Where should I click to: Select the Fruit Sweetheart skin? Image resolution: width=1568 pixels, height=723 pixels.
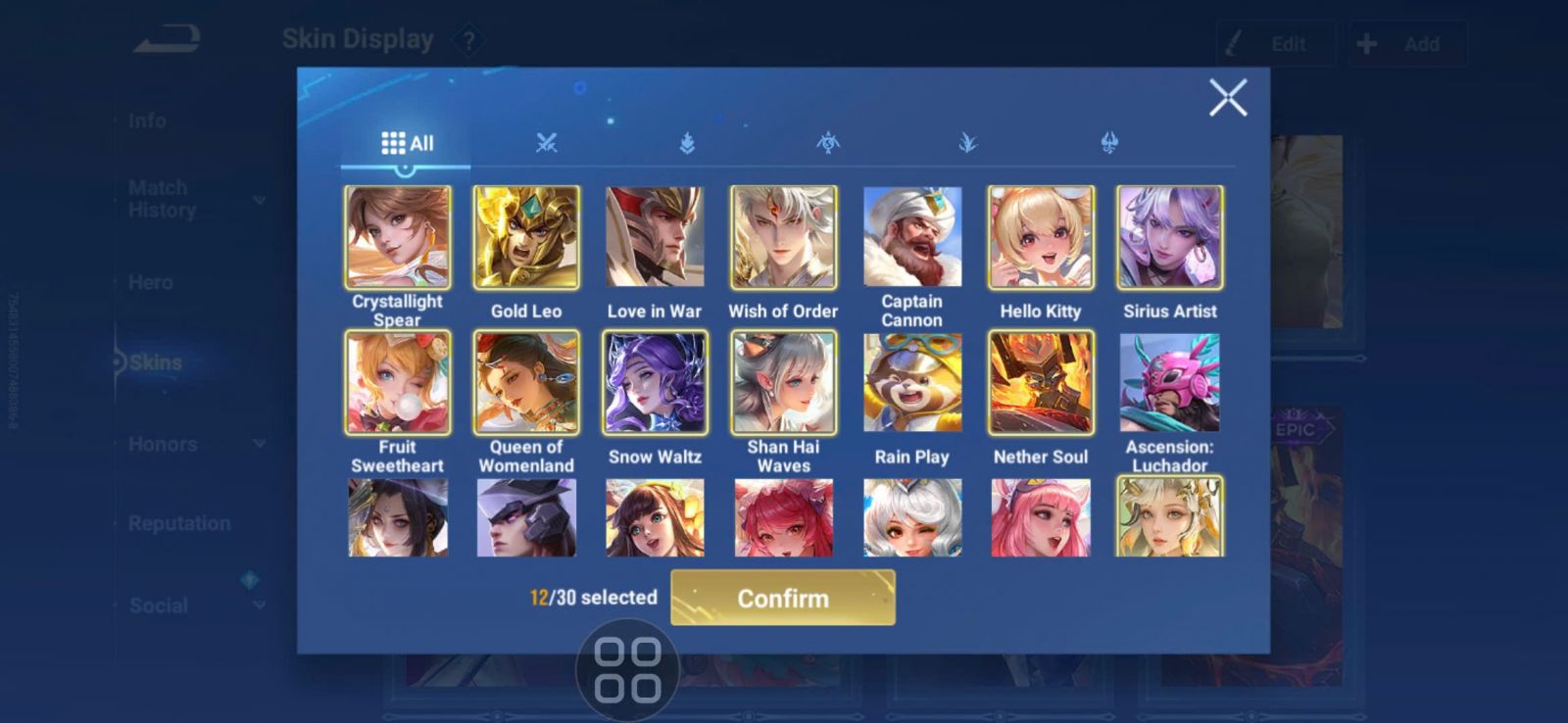point(397,382)
